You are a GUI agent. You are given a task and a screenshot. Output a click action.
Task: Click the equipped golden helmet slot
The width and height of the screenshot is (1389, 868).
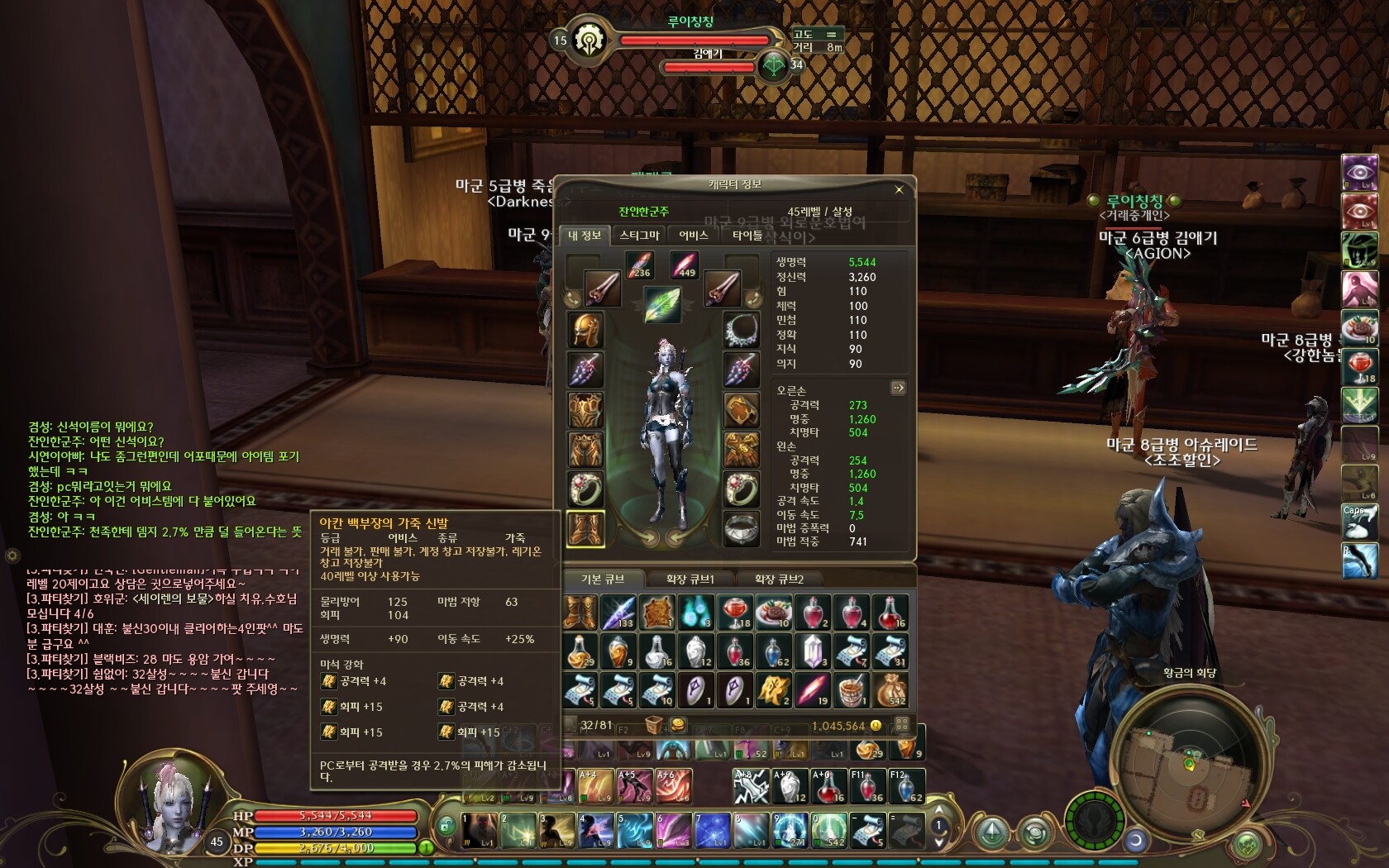pyautogui.click(x=586, y=330)
